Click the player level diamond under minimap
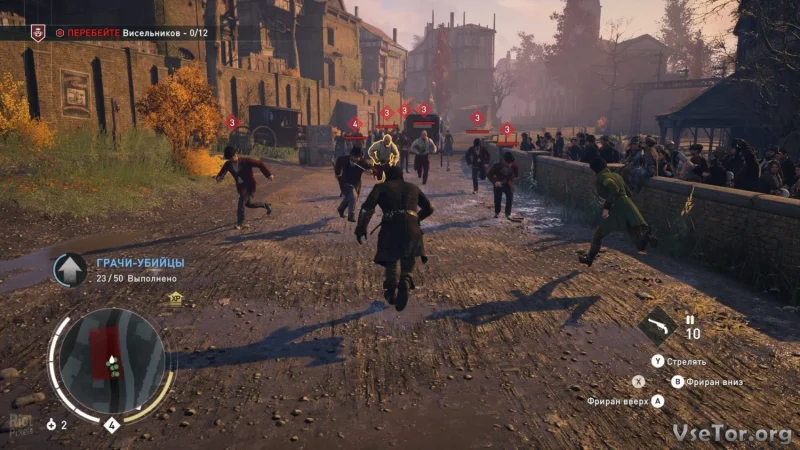 click(112, 425)
